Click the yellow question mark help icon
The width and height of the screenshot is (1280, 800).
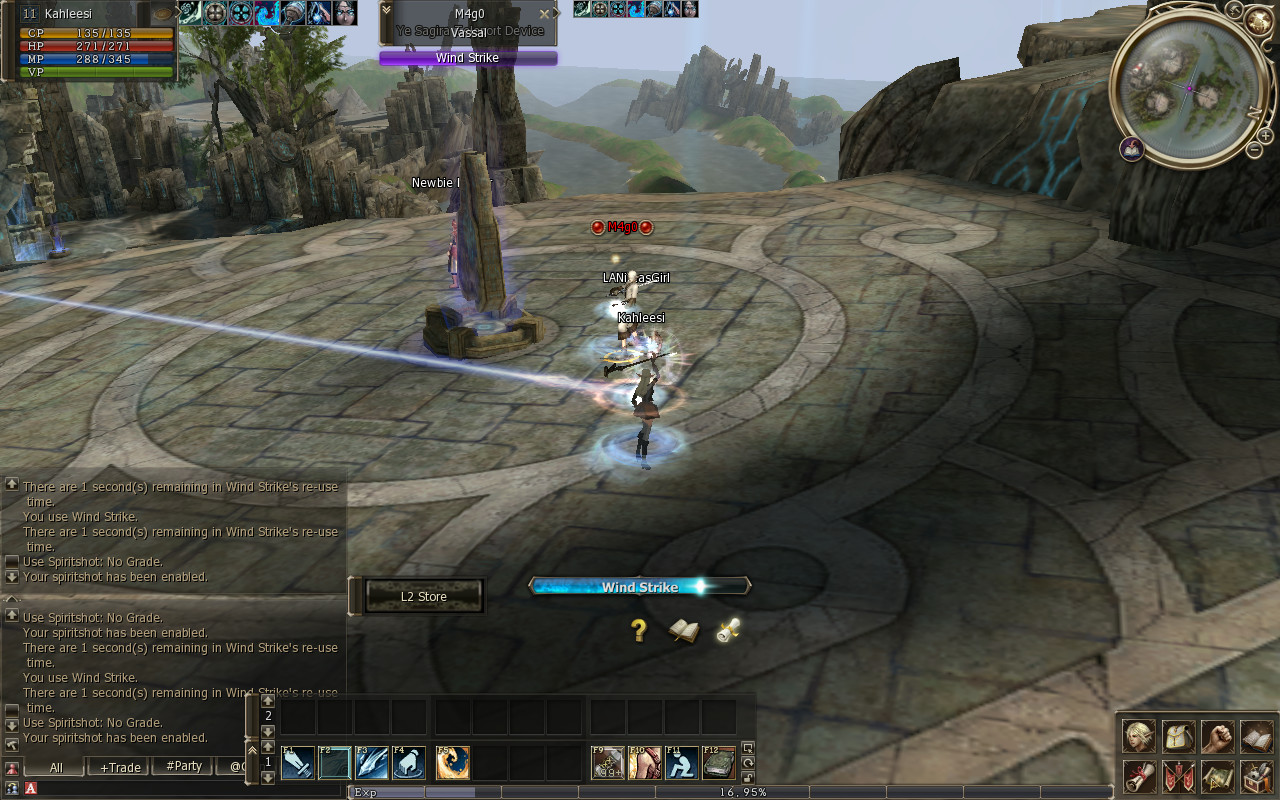pyautogui.click(x=638, y=630)
